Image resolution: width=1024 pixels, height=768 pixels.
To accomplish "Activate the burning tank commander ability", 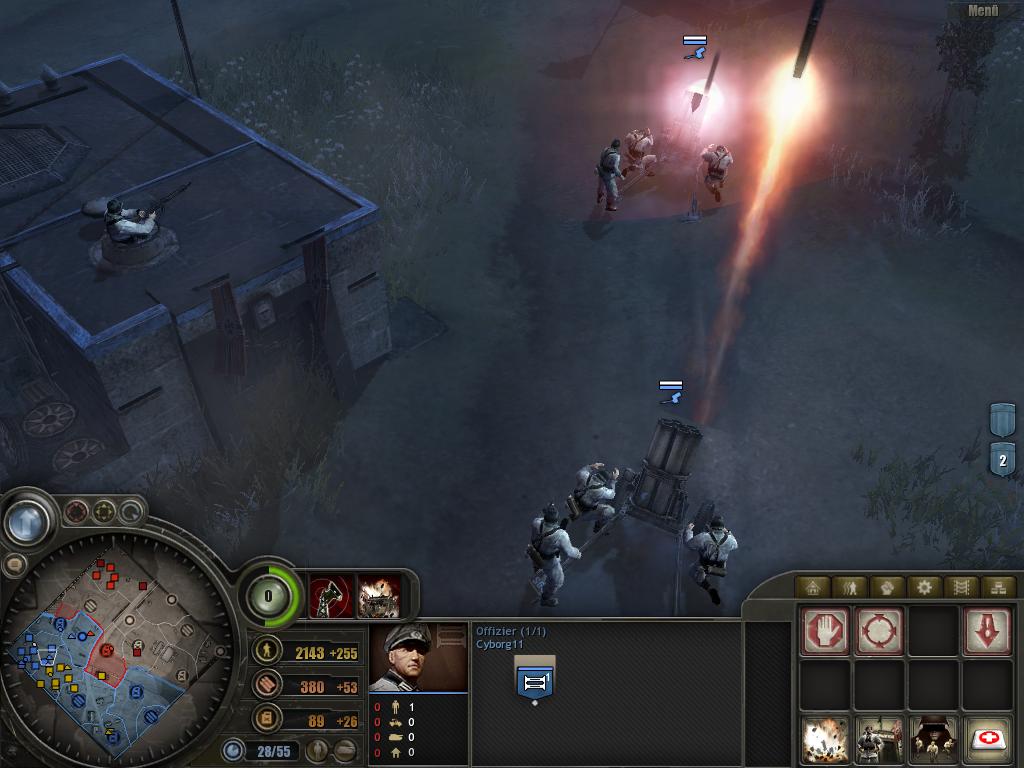I will (379, 596).
